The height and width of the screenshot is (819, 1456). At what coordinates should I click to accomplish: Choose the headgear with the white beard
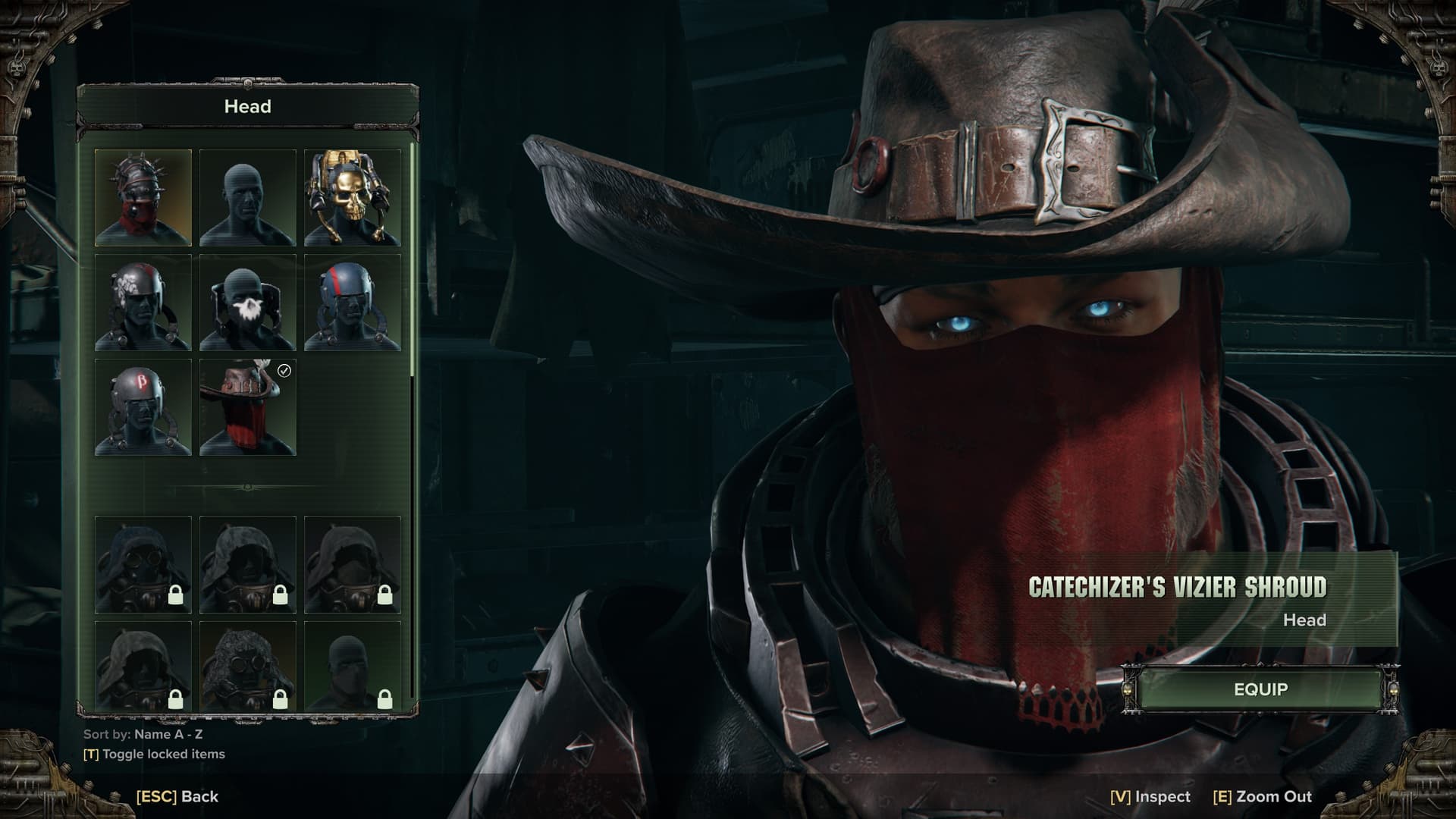pos(248,303)
